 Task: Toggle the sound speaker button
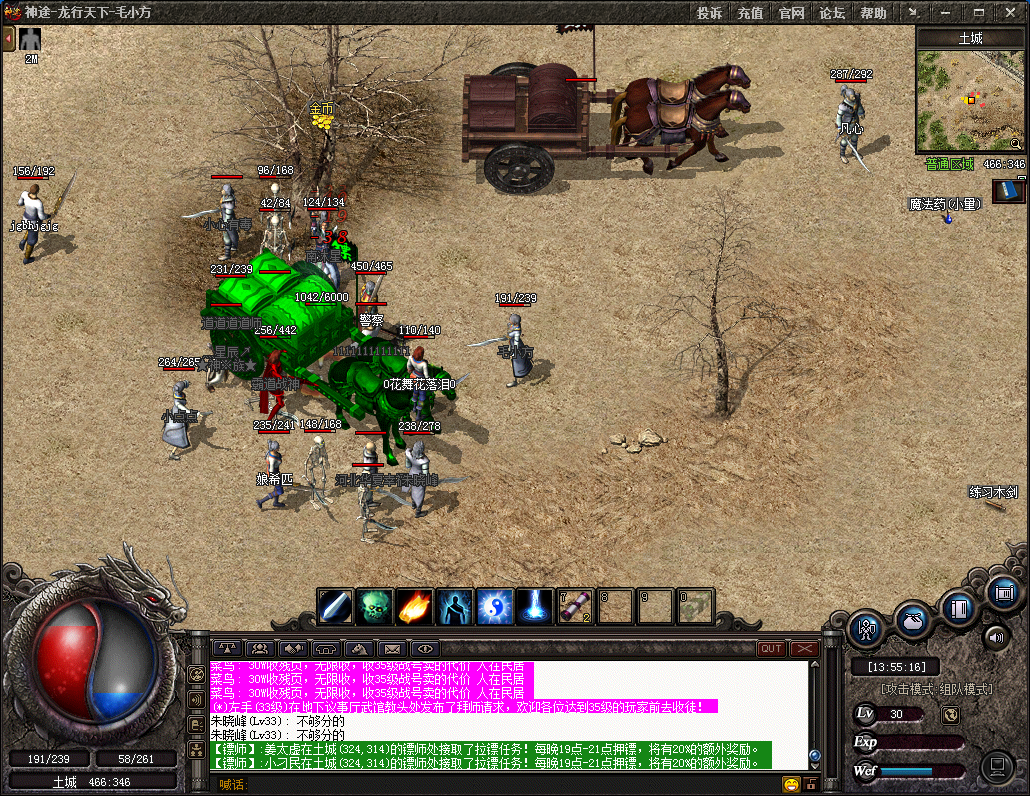pyautogui.click(x=996, y=636)
